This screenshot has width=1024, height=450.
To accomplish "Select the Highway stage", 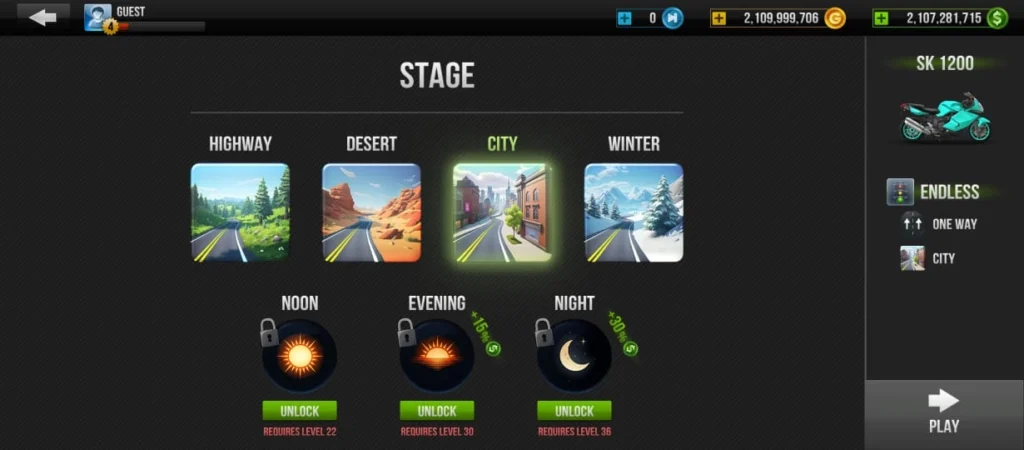I will coord(240,212).
